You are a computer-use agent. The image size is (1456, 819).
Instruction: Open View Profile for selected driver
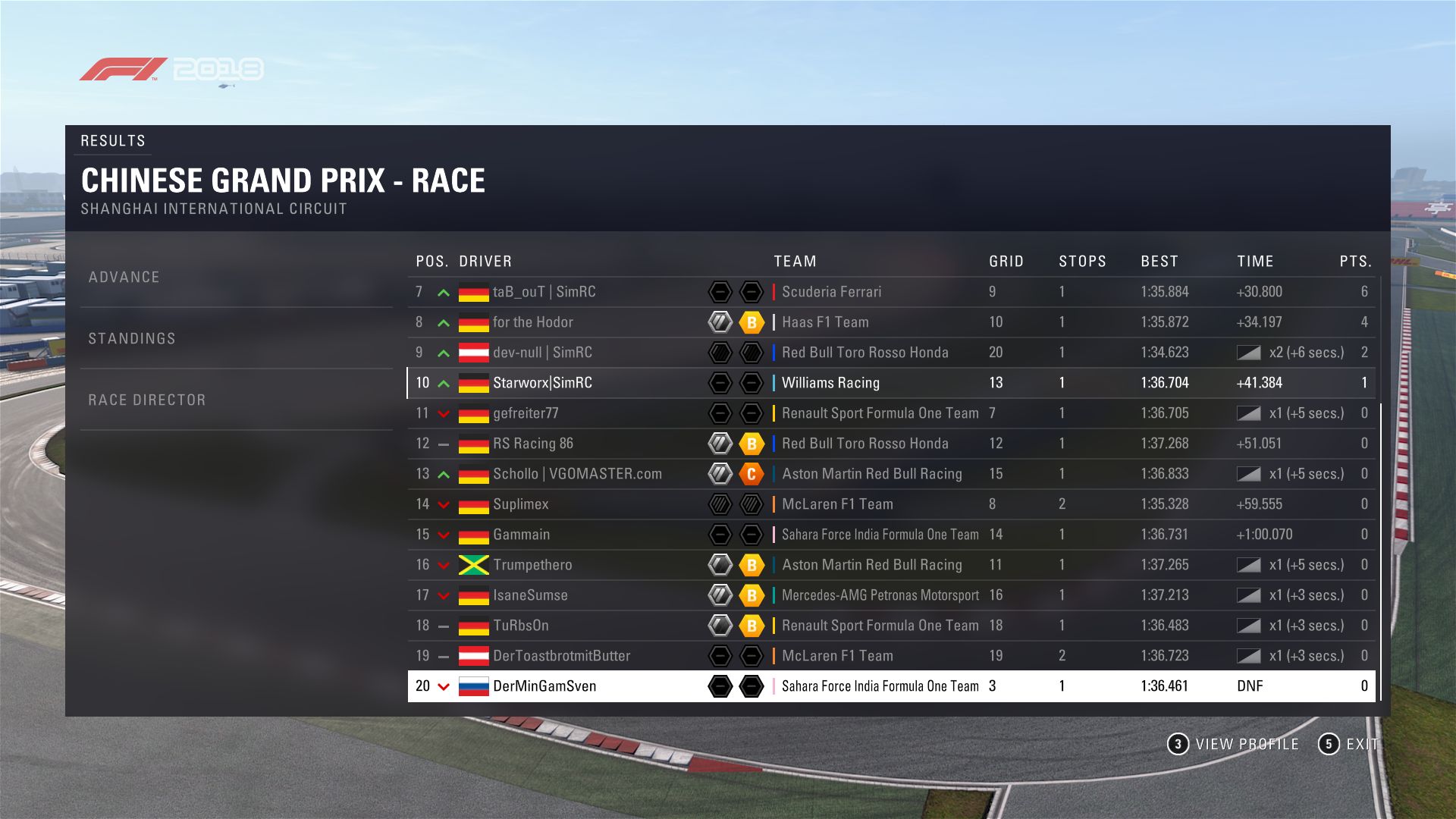1233,744
